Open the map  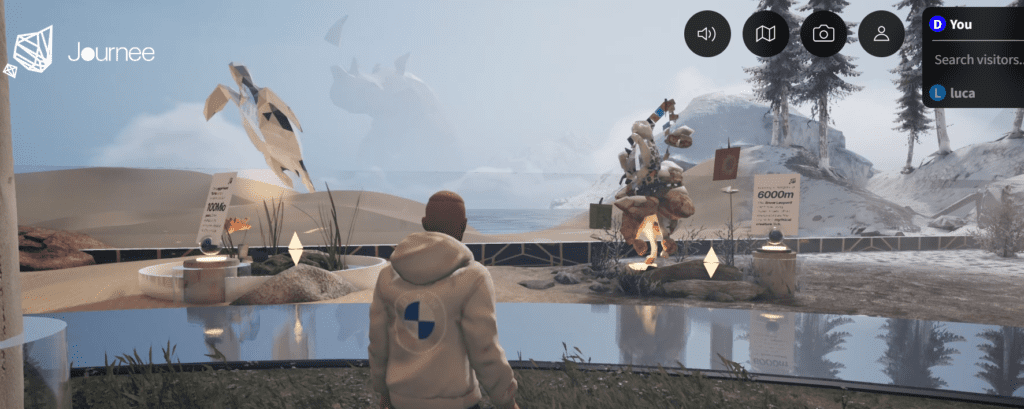765,34
